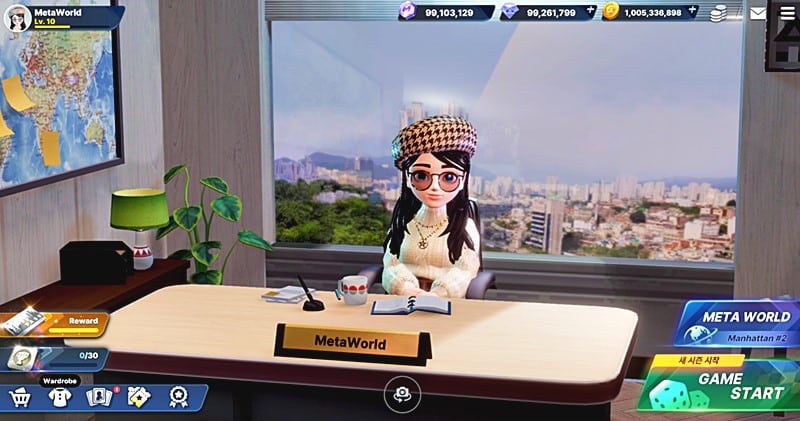The image size is (800, 421).
Task: Open the mail envelope inbox
Action: (758, 13)
